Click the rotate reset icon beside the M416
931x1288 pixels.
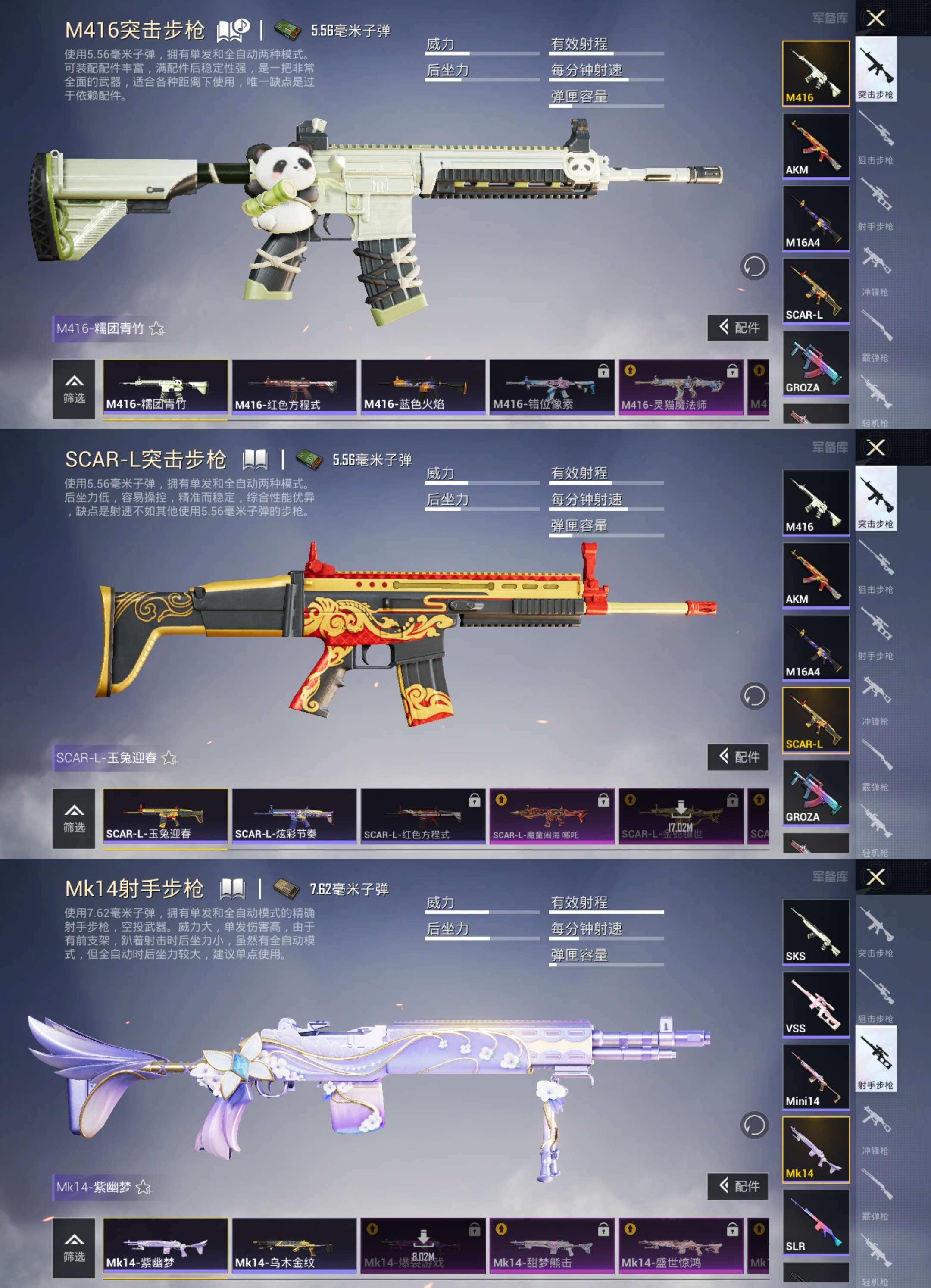click(x=755, y=266)
